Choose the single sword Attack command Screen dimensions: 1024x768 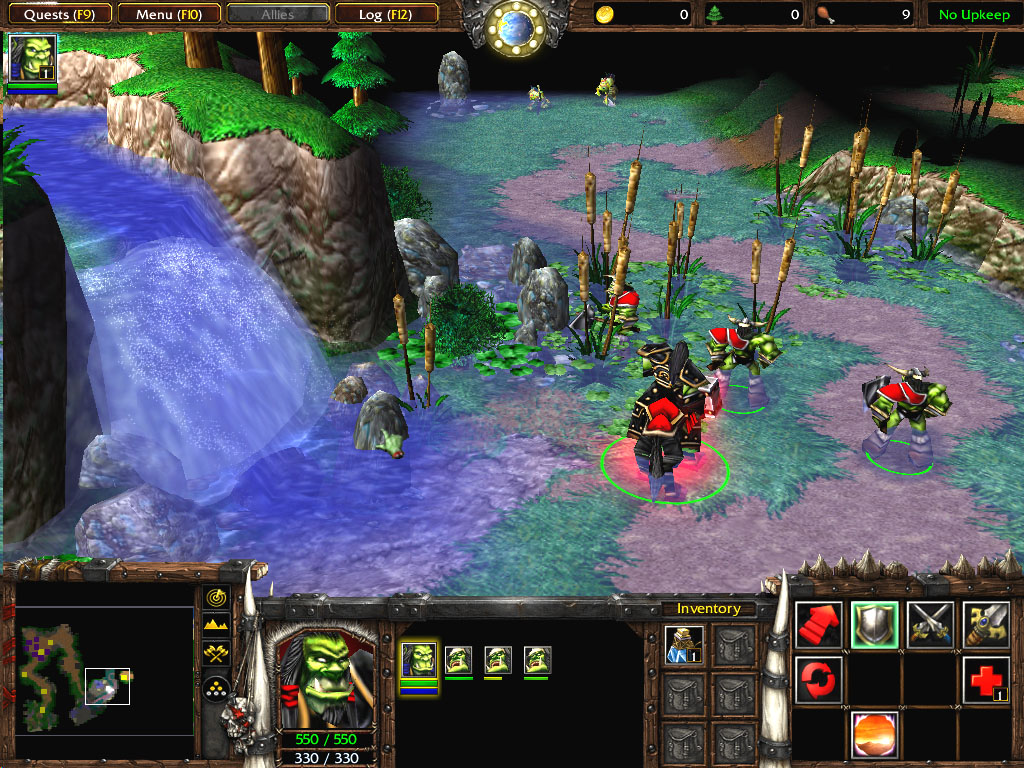[x=986, y=625]
